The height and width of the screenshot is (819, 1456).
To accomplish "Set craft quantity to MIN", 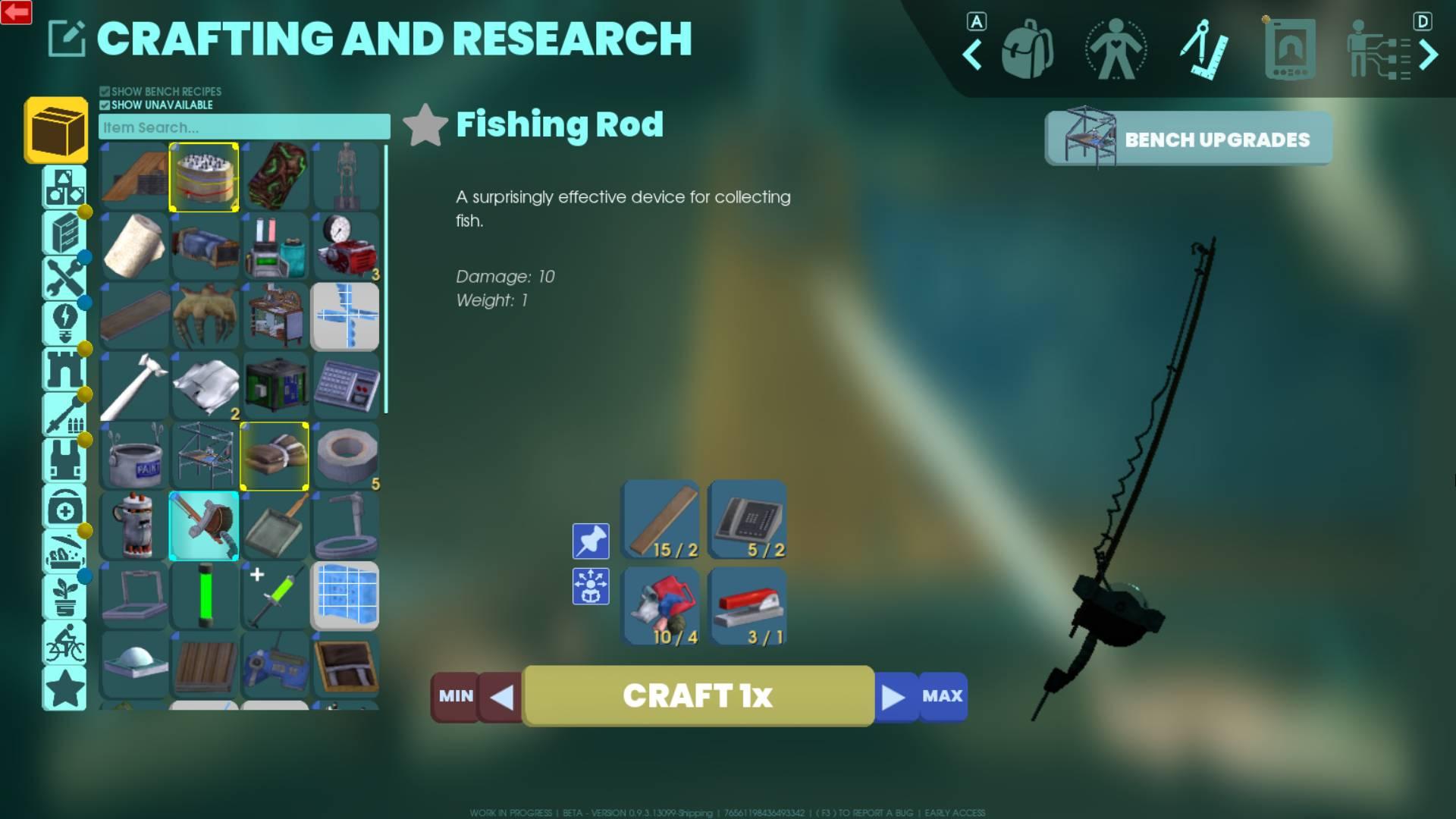I will 455,695.
